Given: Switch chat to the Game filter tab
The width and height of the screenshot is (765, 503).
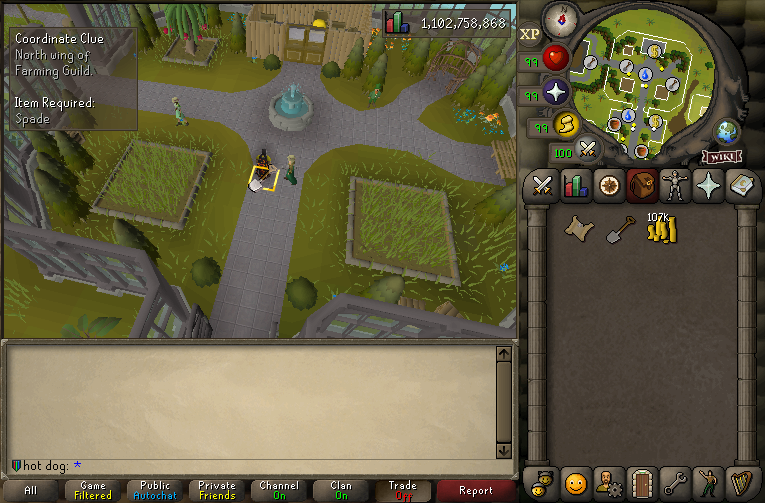Looking at the screenshot, I should 93,490.
